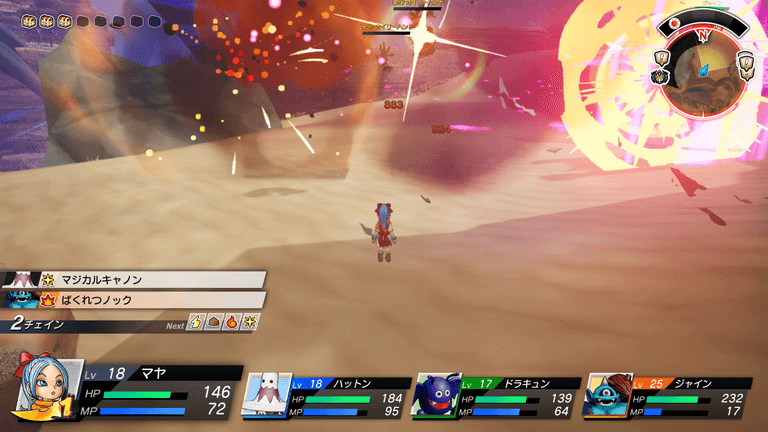Select the red sun icon above minimap
The height and width of the screenshot is (432, 768).
pyautogui.click(x=674, y=22)
